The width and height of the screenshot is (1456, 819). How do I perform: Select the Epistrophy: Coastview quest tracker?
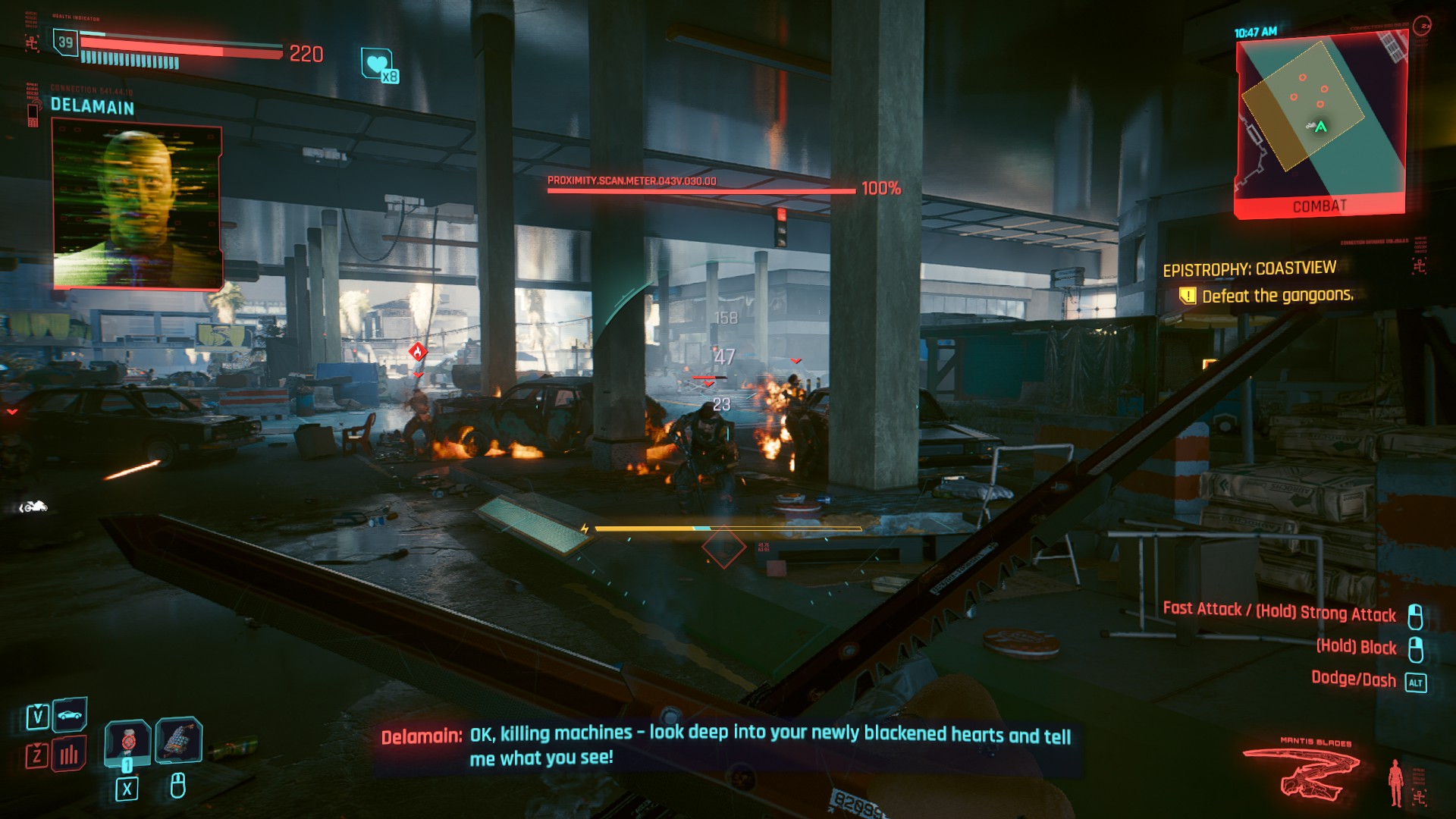point(1249,269)
